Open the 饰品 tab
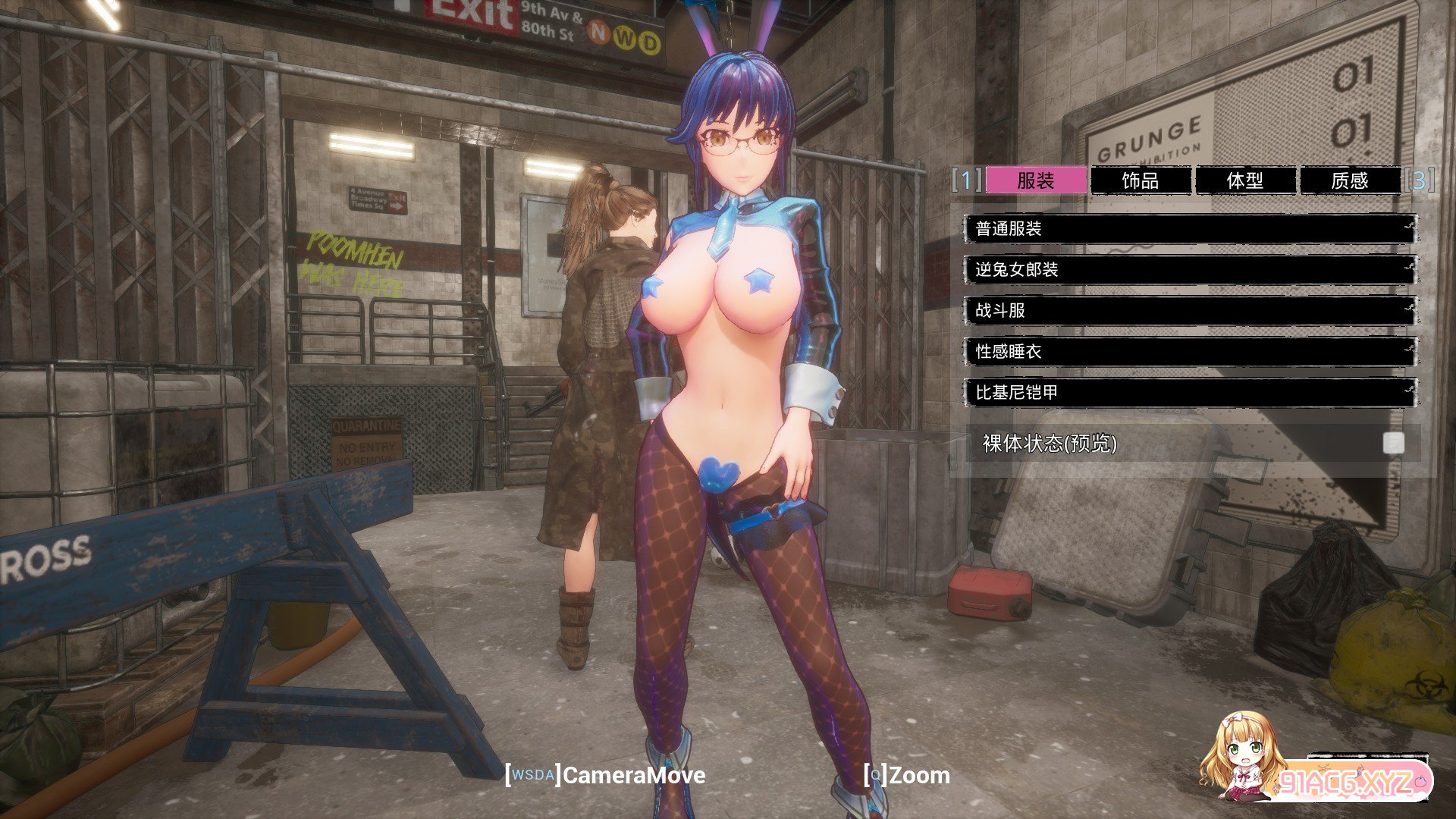Viewport: 1456px width, 819px height. click(x=1140, y=180)
